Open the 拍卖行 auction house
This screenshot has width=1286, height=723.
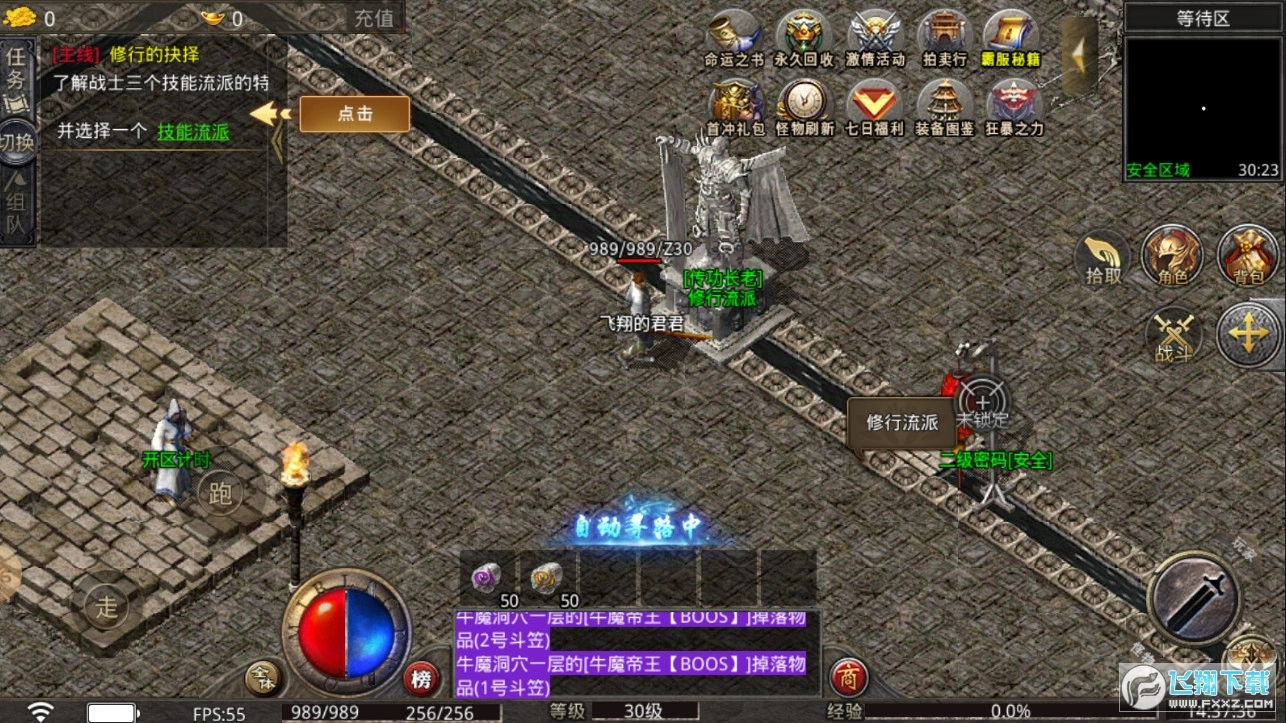[945, 38]
